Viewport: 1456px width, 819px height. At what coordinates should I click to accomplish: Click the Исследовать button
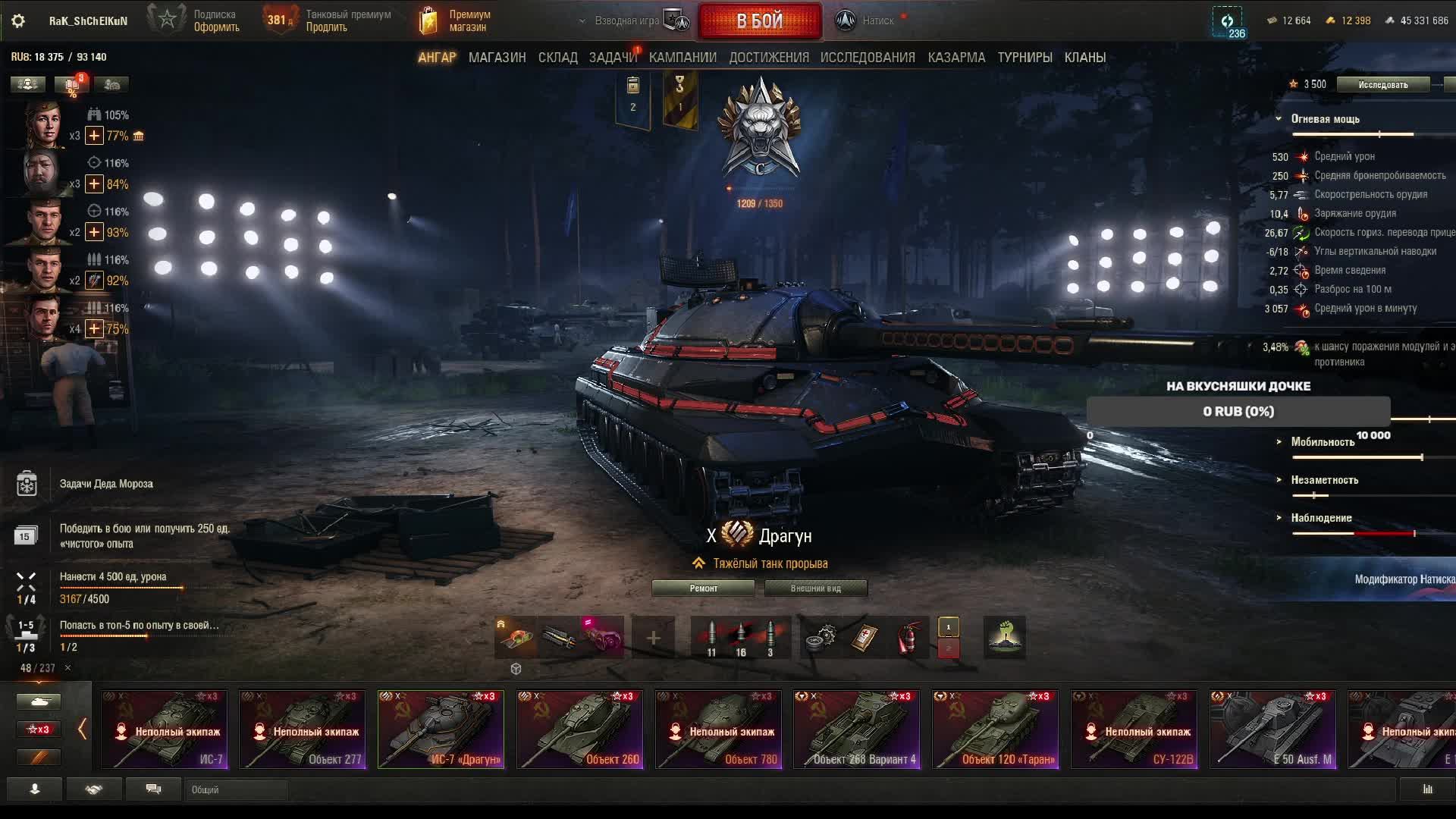tap(1382, 85)
